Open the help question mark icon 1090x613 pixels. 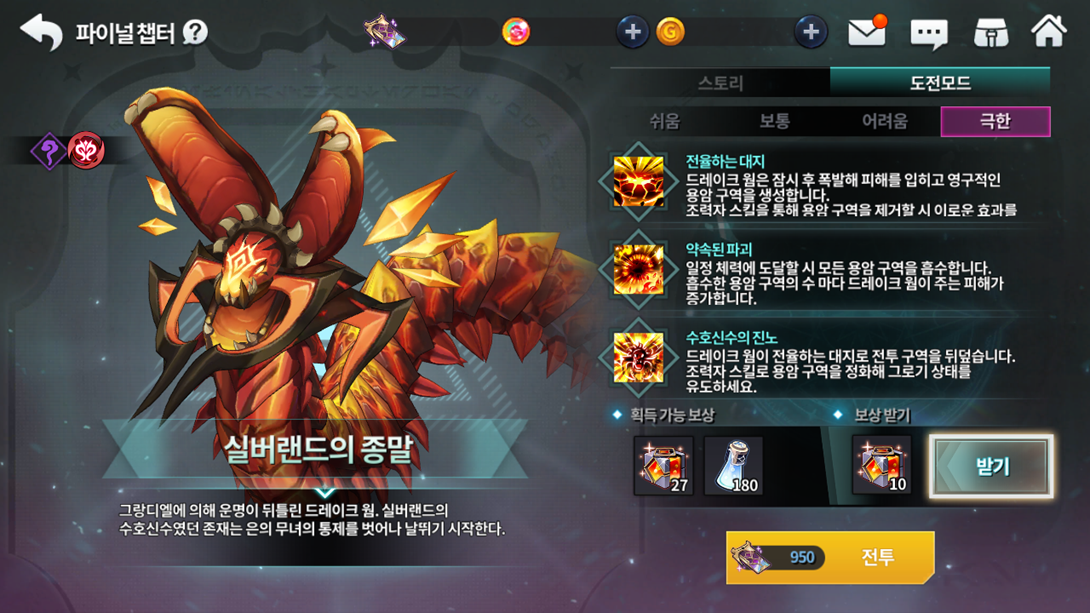tap(195, 33)
